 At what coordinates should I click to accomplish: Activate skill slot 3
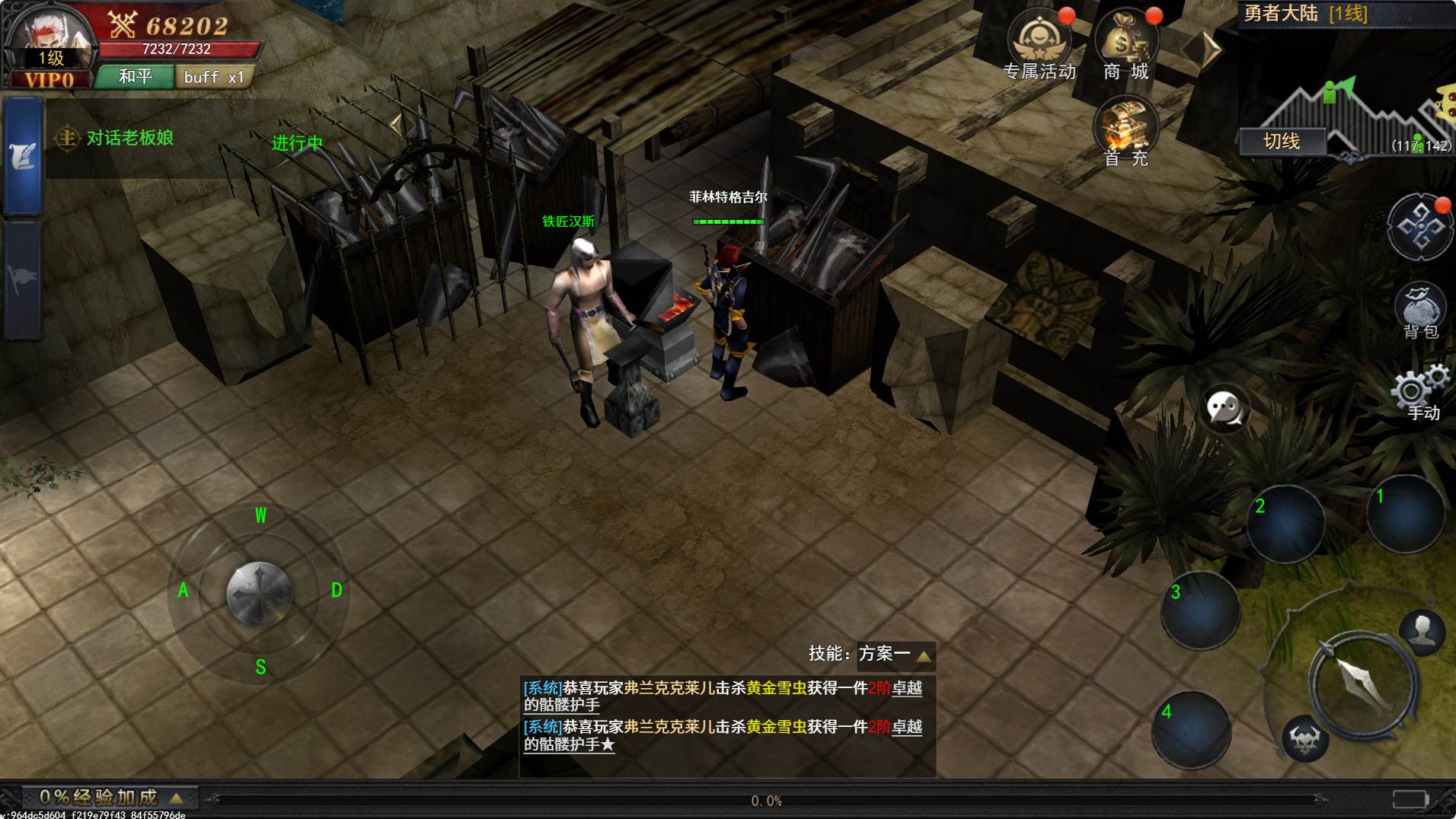[1201, 610]
